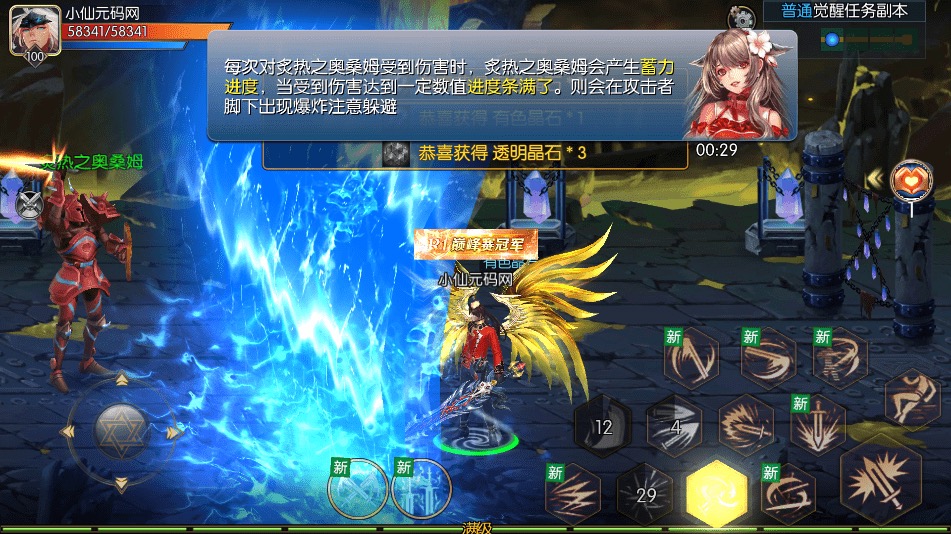Use the crouching figure dodge skill
The height and width of the screenshot is (534, 951).
(x=911, y=397)
